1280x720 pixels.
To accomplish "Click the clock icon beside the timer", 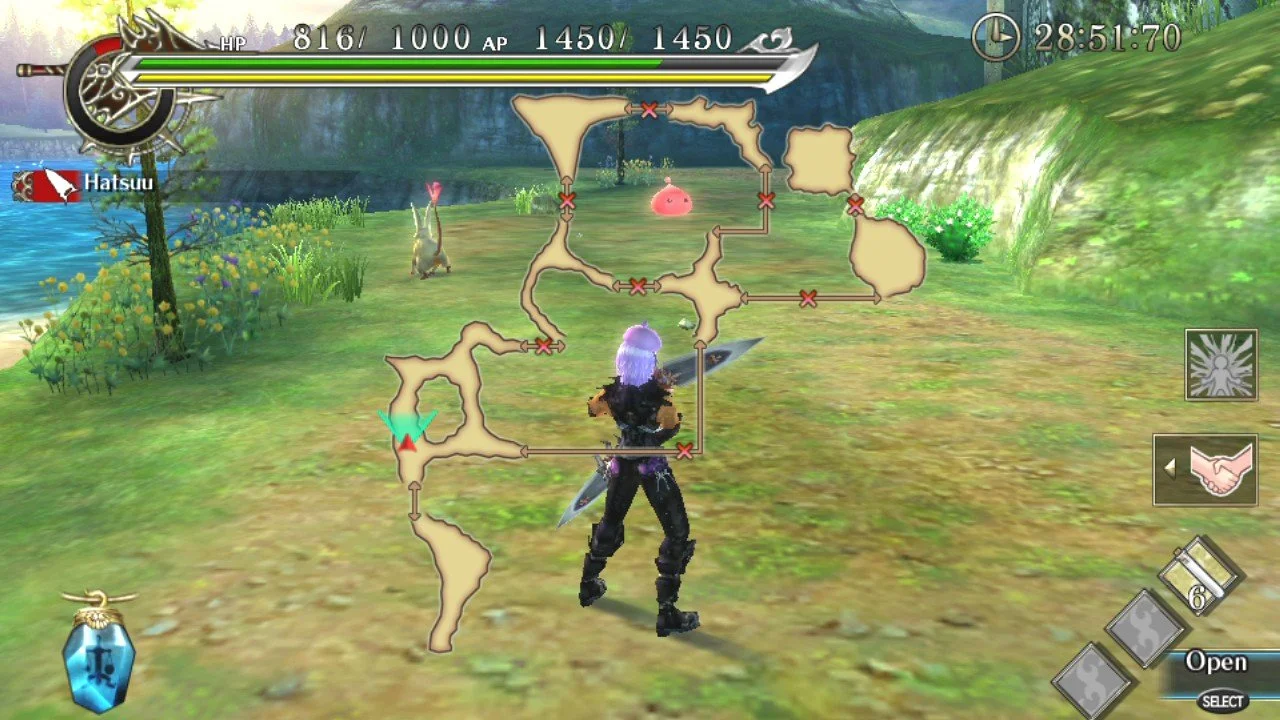I will coord(994,38).
